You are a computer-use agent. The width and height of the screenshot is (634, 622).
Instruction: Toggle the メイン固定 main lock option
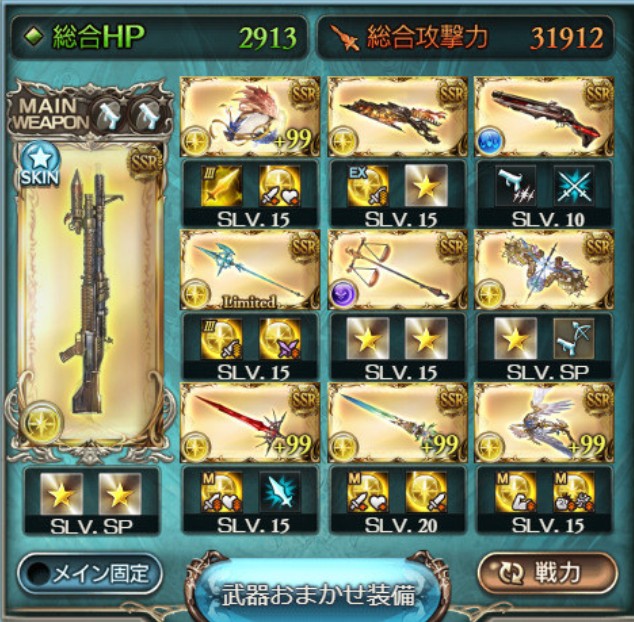point(90,574)
